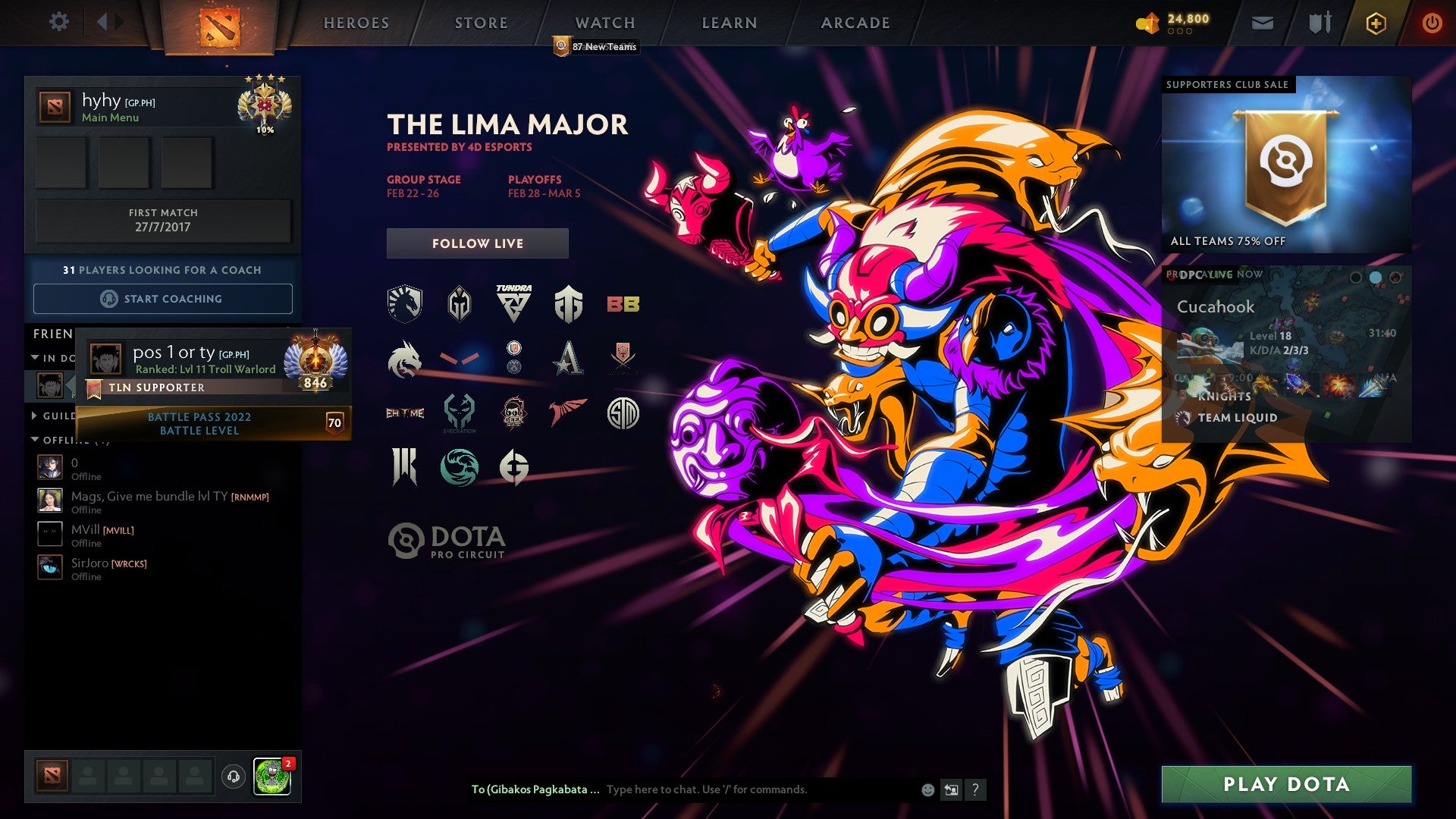
Task: Click the 10% rank progress indicator under the medal
Action: click(x=267, y=130)
